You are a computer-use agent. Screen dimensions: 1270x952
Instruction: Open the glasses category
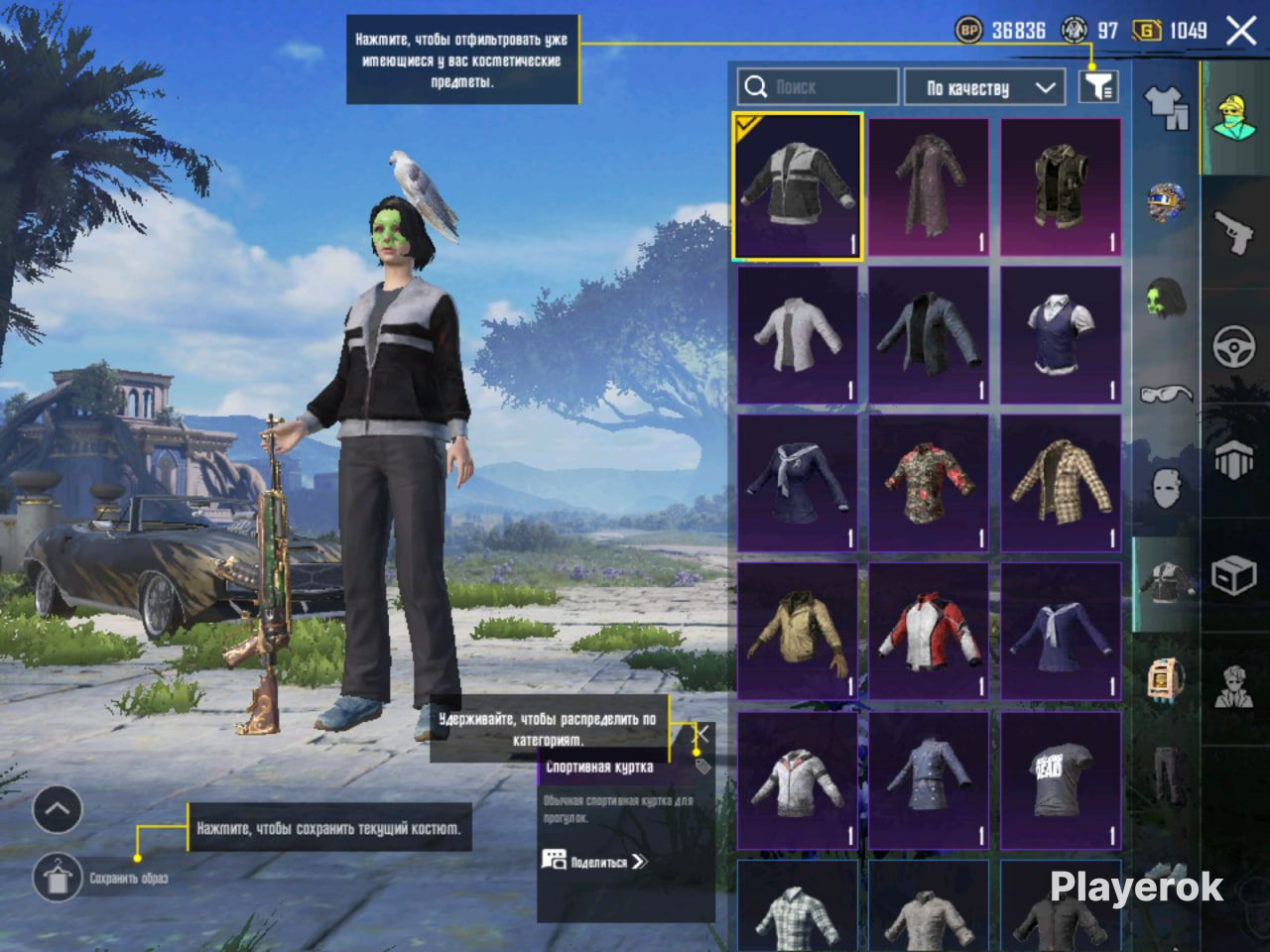point(1166,395)
